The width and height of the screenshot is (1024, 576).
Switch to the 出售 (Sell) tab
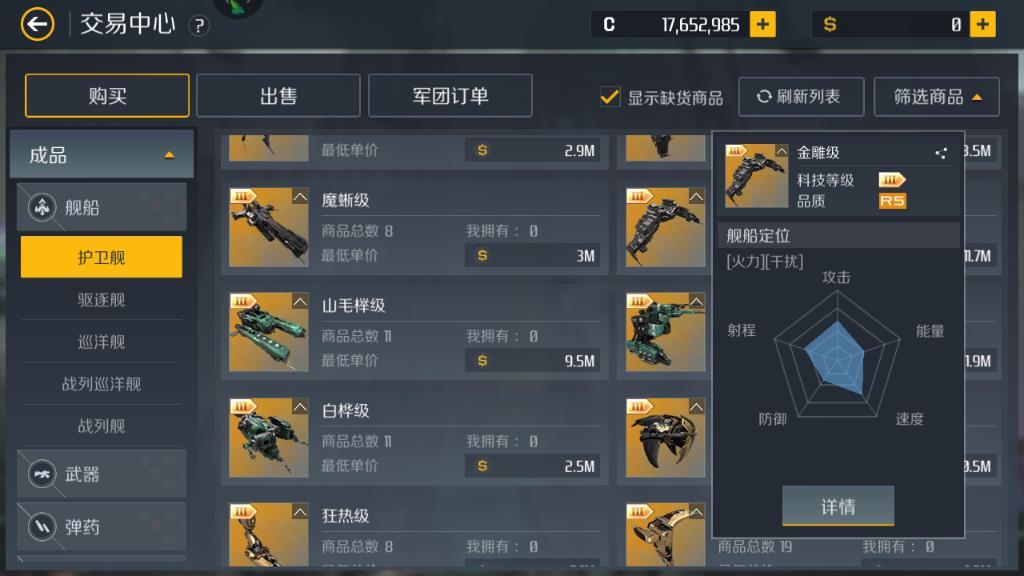pyautogui.click(x=278, y=96)
